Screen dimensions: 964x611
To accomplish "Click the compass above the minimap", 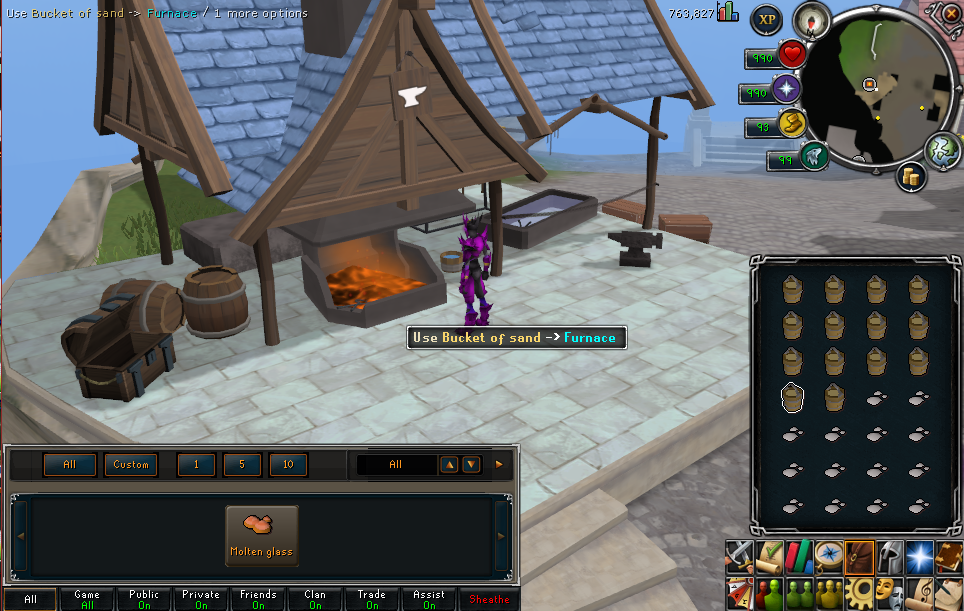I will (x=810, y=19).
